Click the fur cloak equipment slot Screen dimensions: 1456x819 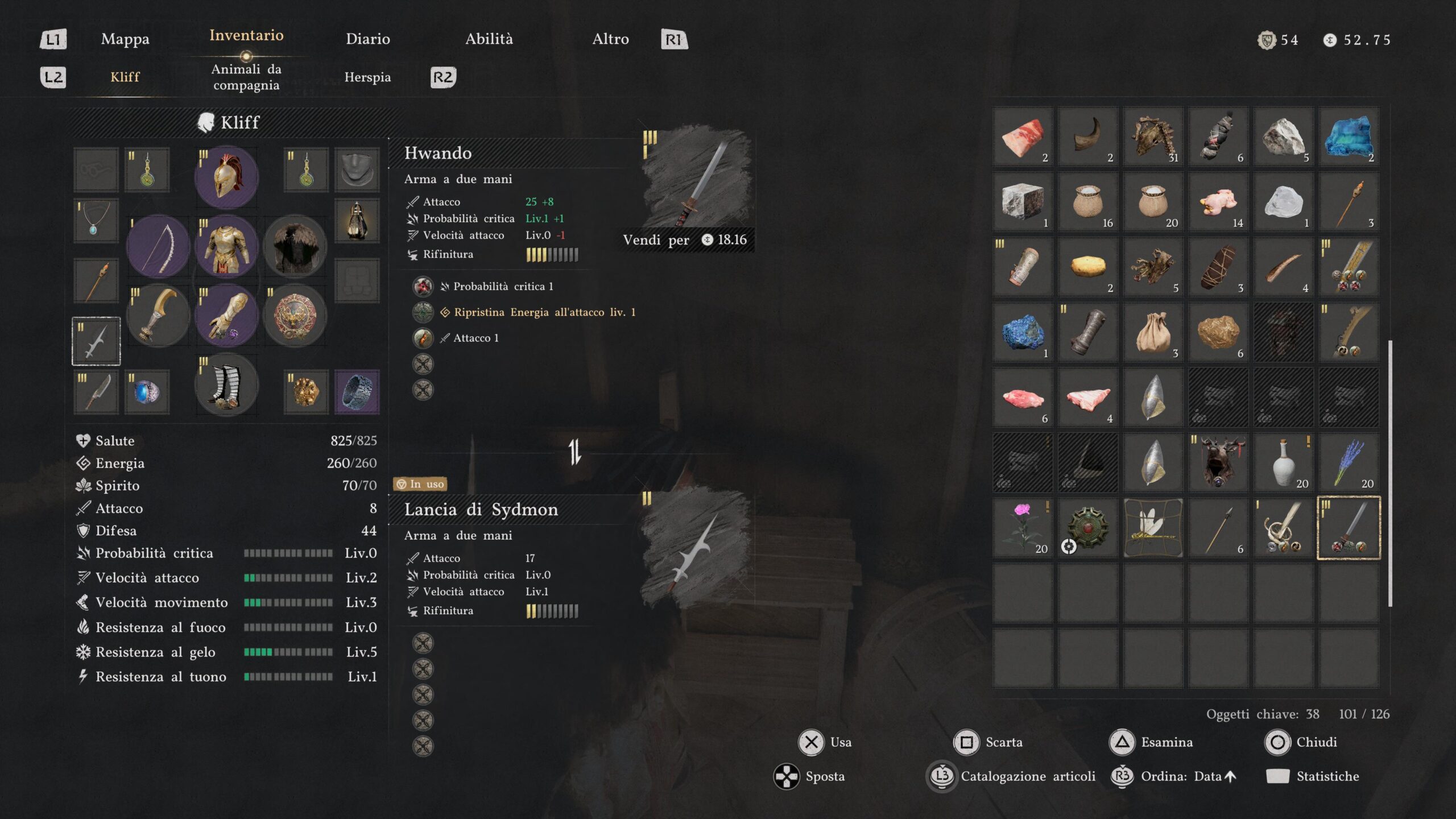pos(295,247)
